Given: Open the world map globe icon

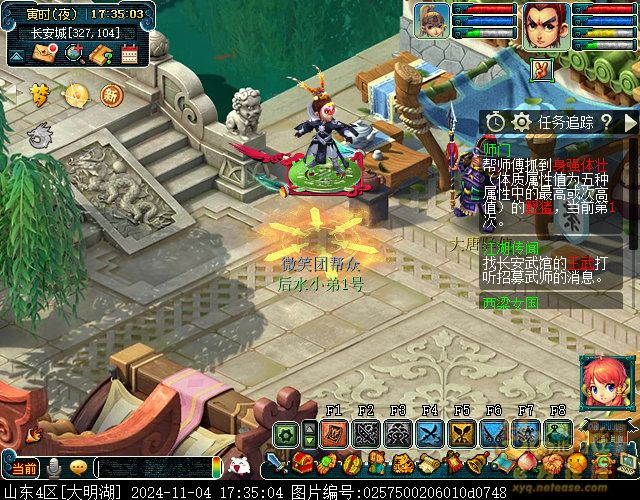Looking at the screenshot, I should [72, 55].
